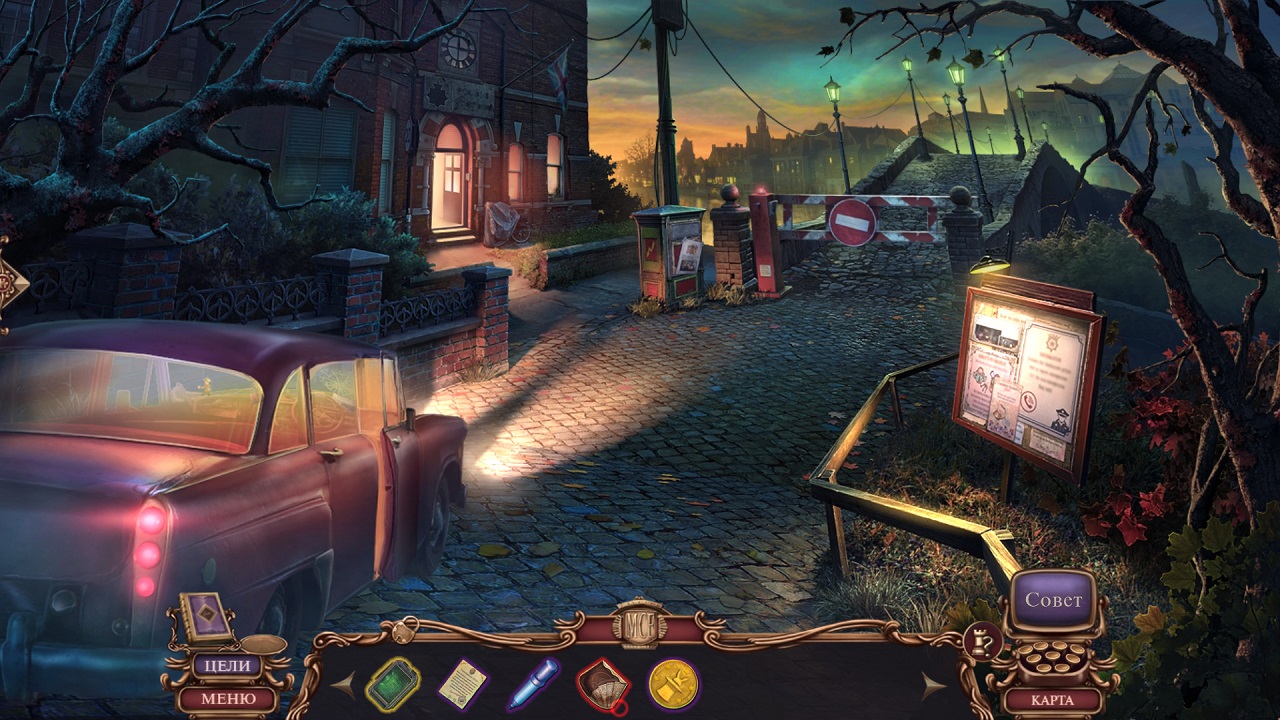Open the КАРТА map
This screenshot has height=720, width=1280.
click(1052, 700)
